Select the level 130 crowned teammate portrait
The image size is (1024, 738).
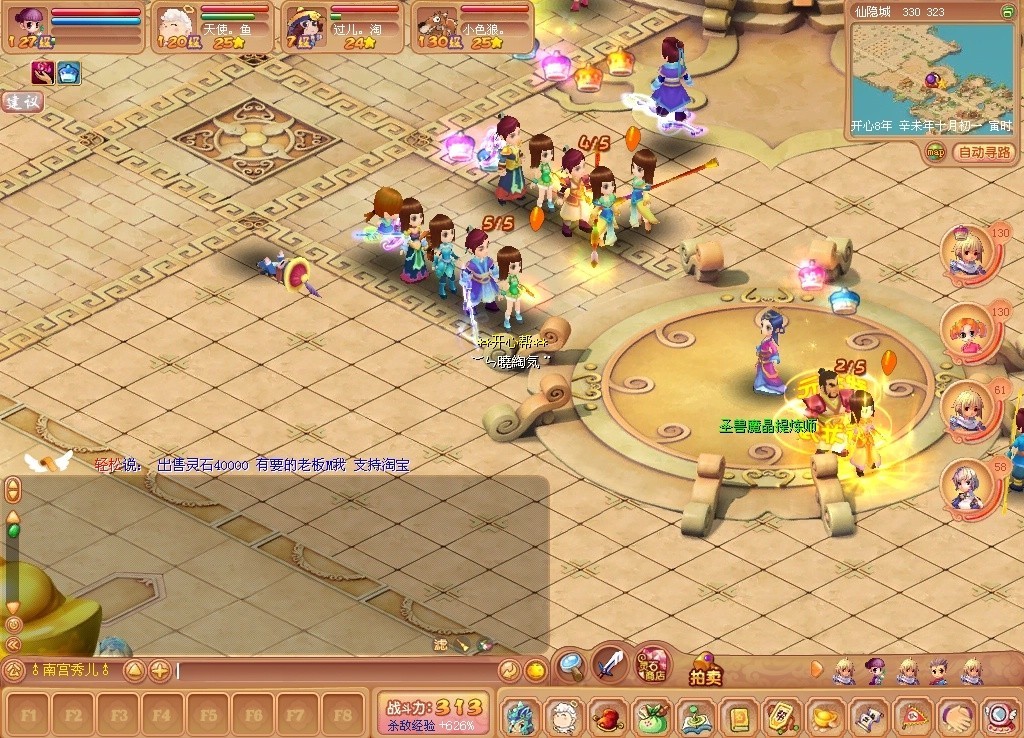pos(968,253)
